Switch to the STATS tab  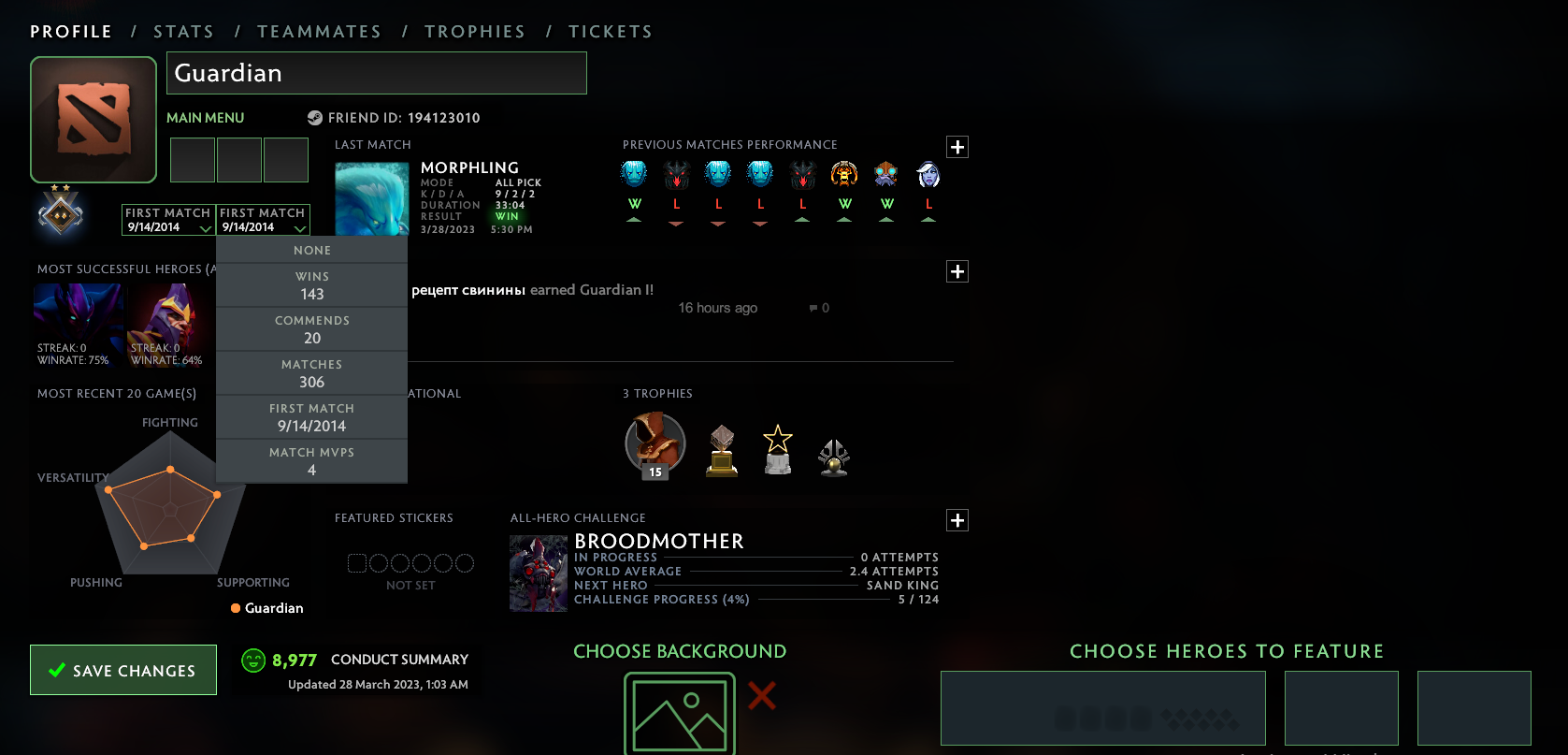(x=183, y=31)
